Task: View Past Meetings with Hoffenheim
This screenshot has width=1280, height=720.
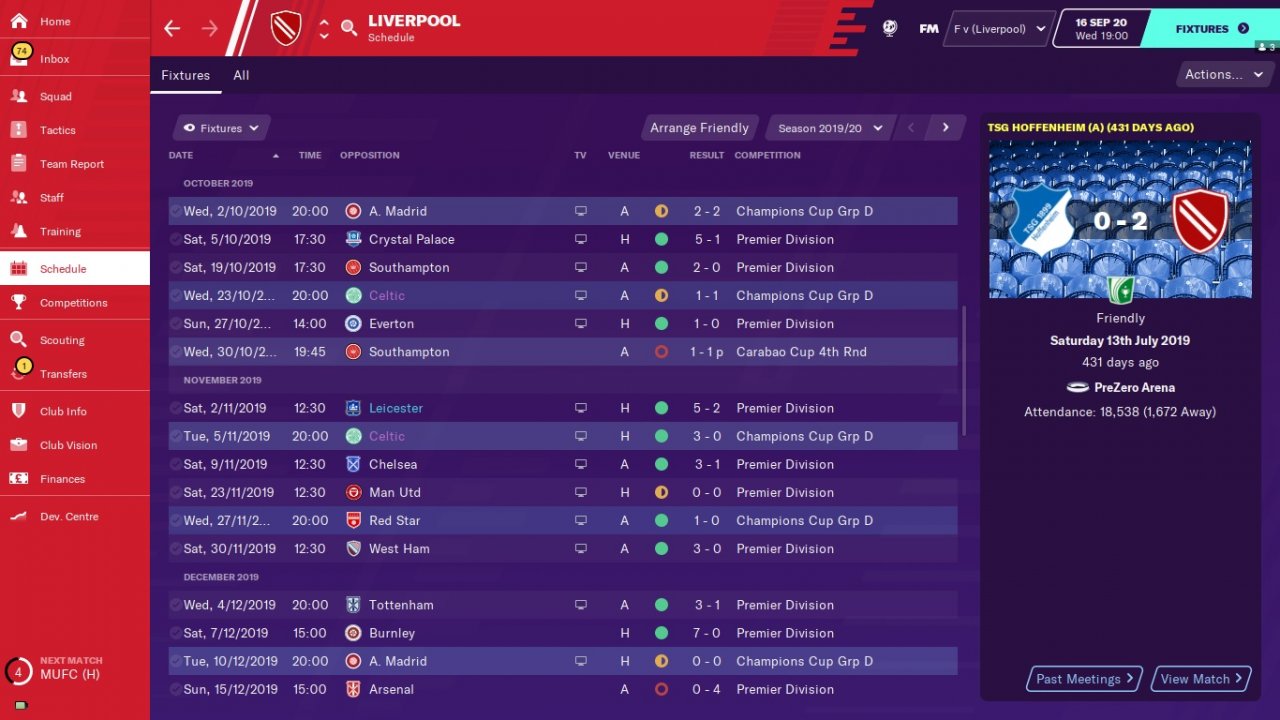Action: 1085,679
